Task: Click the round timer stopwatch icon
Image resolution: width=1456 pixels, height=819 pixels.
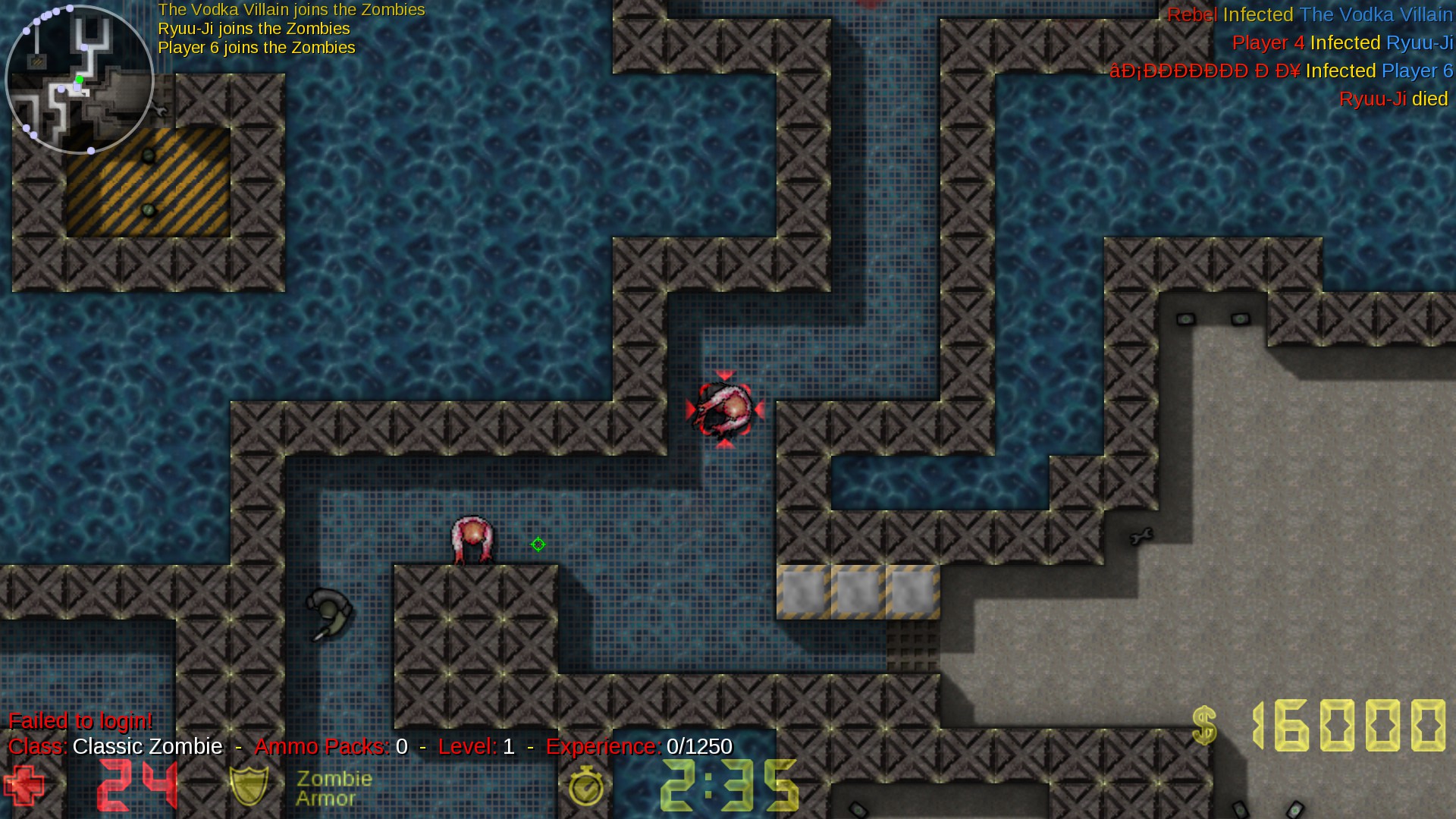Action: (x=585, y=786)
